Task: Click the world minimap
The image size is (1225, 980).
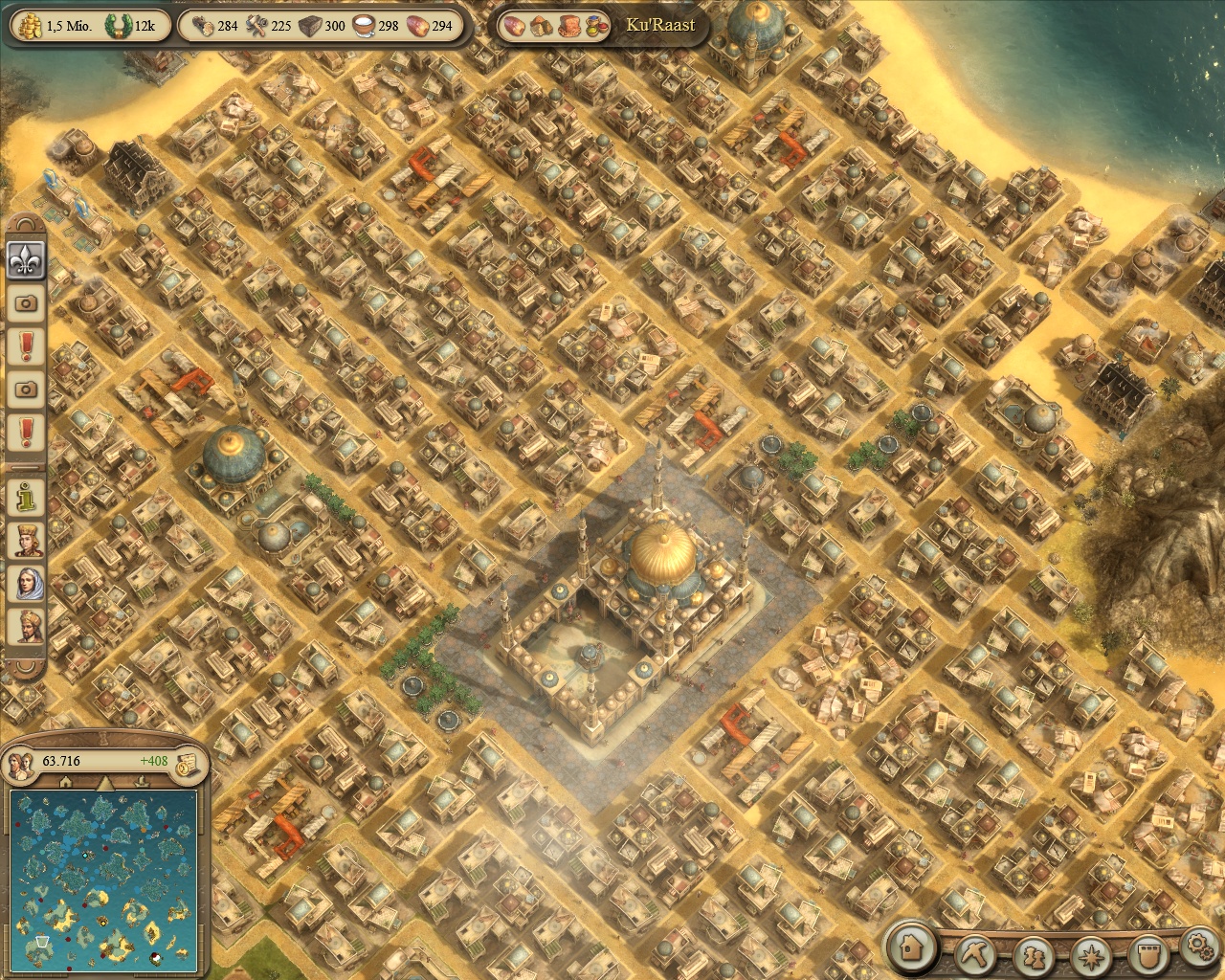Action: [103, 880]
